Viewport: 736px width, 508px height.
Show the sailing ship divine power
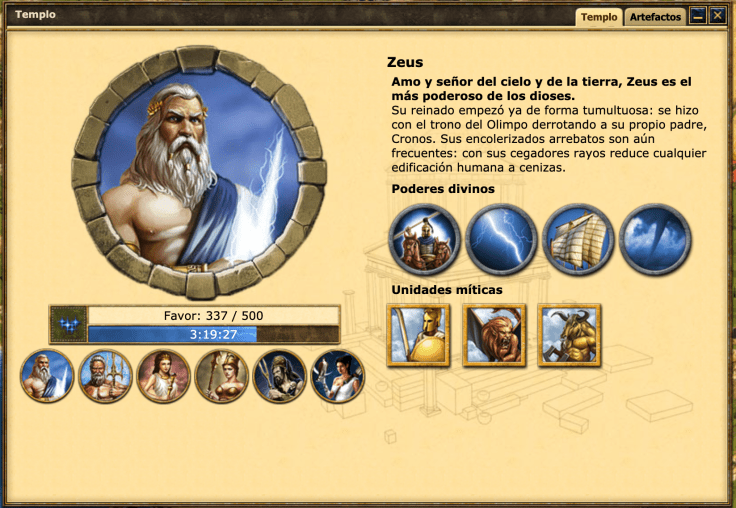(579, 240)
